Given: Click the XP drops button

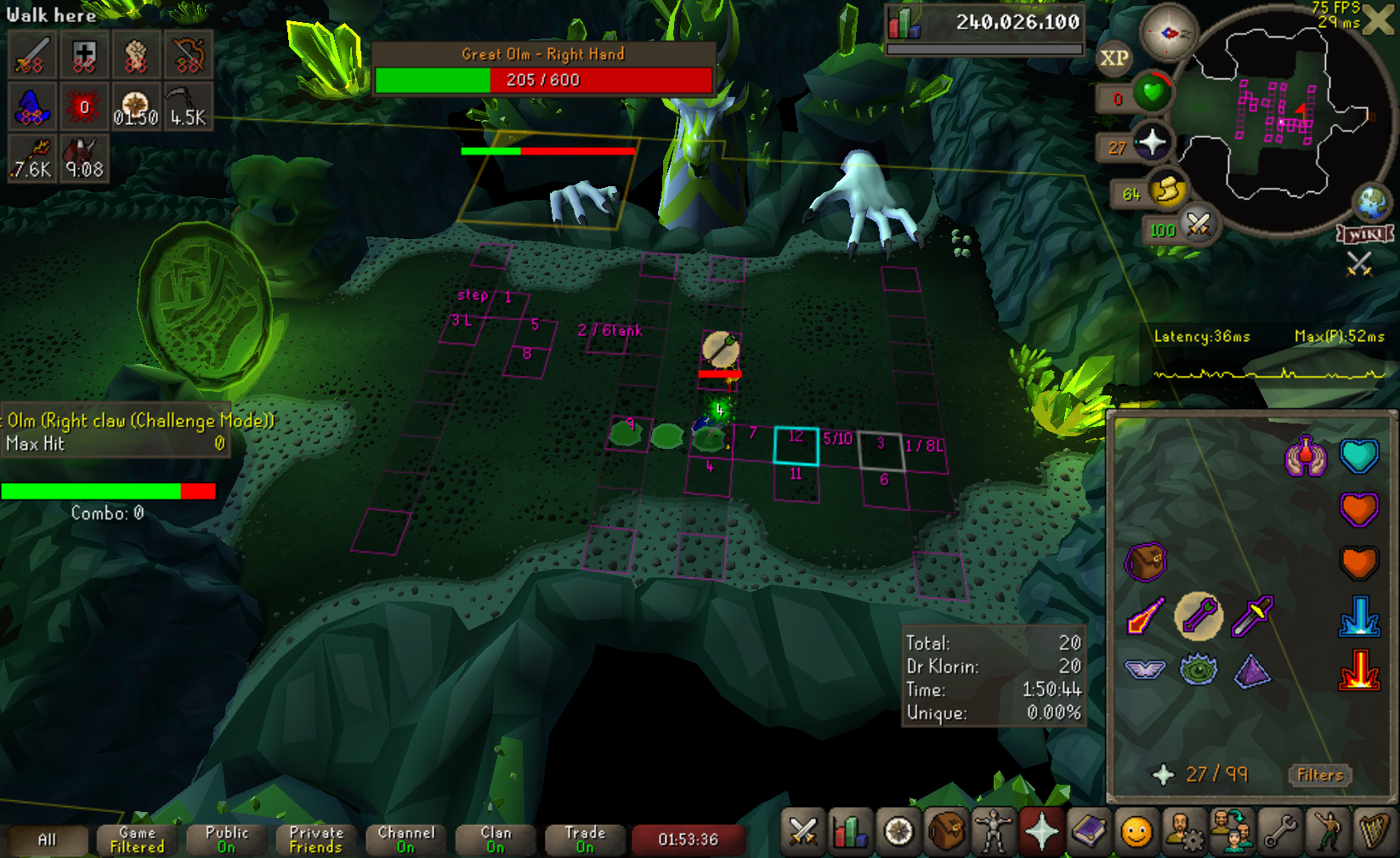Looking at the screenshot, I should click(1114, 58).
